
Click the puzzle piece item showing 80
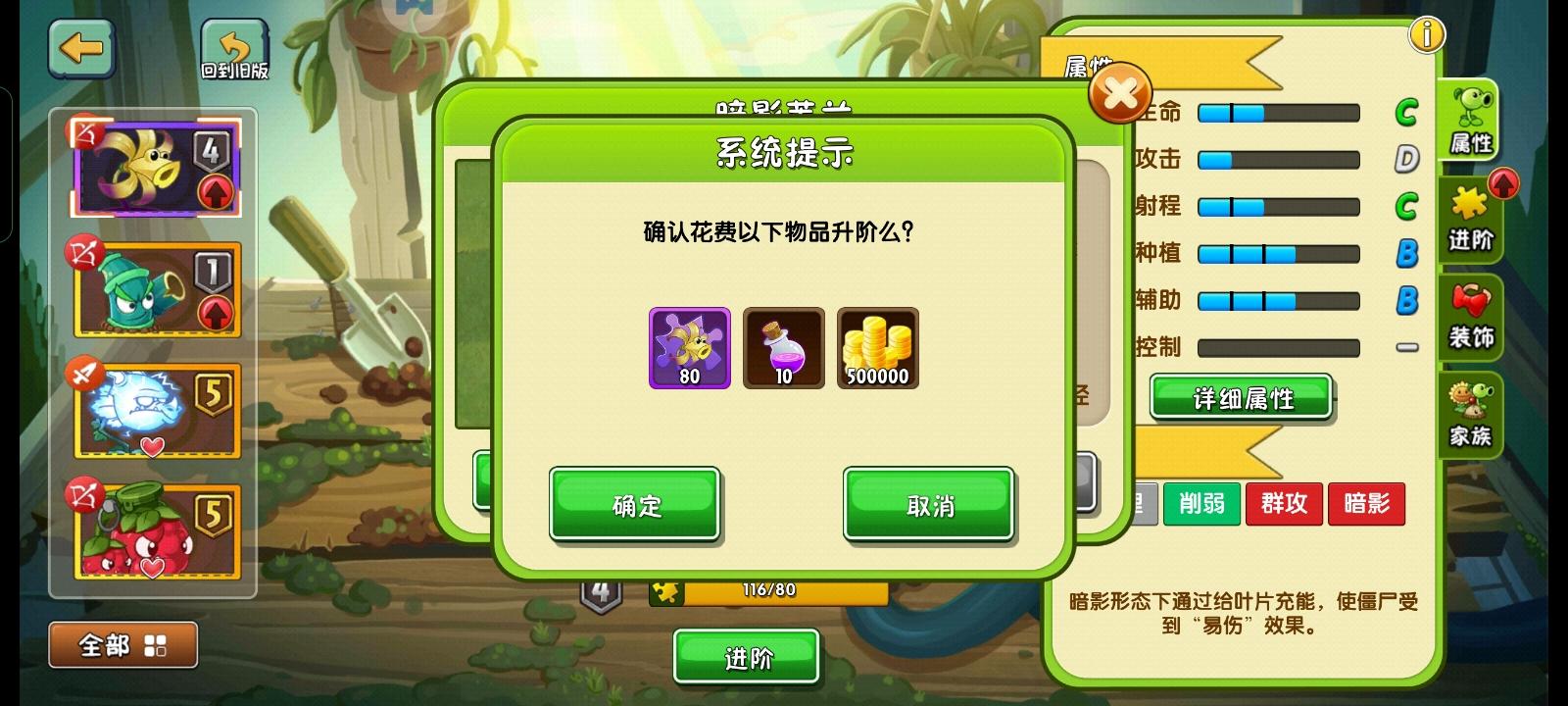click(688, 345)
